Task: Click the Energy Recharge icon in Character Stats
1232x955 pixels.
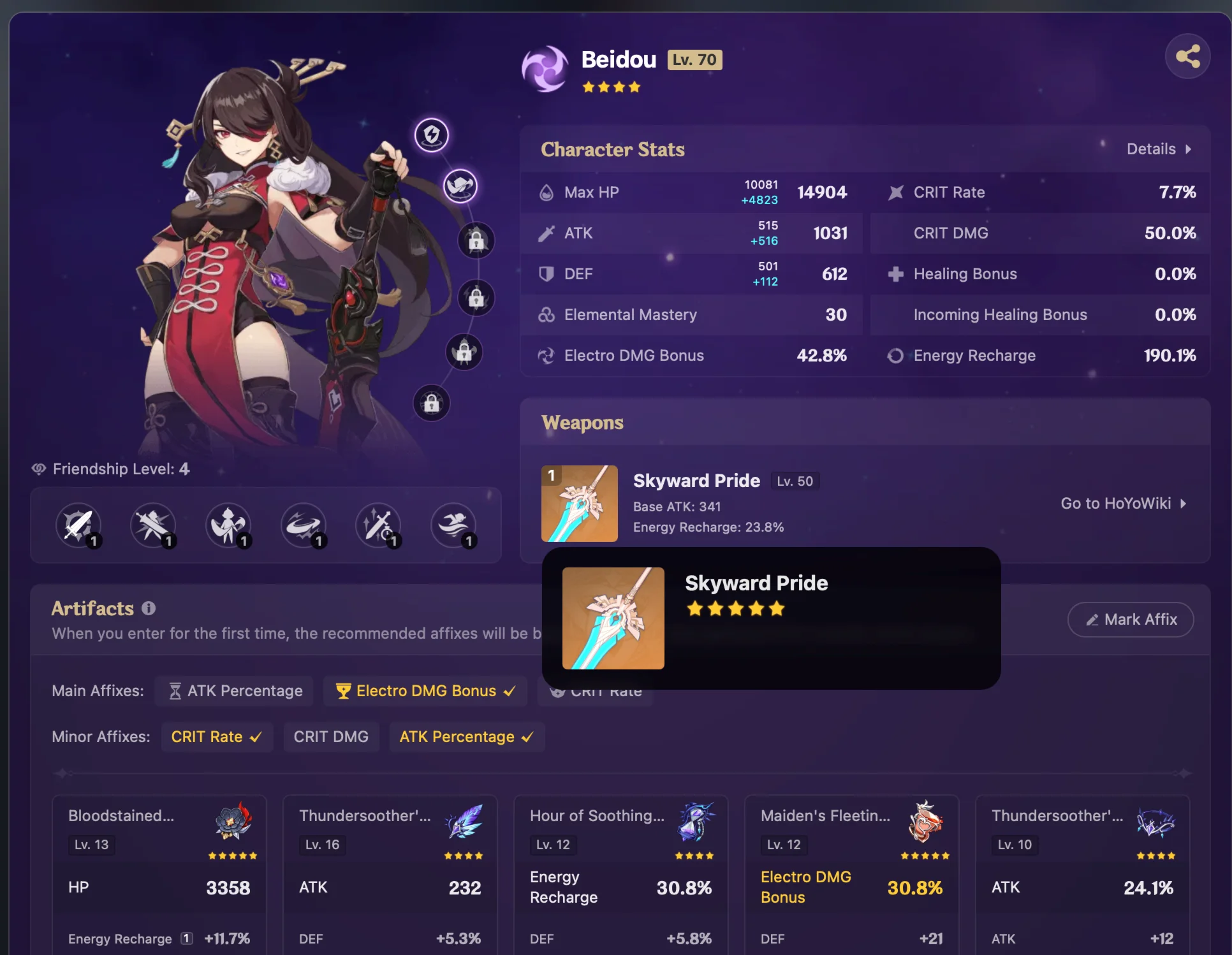Action: coord(895,356)
